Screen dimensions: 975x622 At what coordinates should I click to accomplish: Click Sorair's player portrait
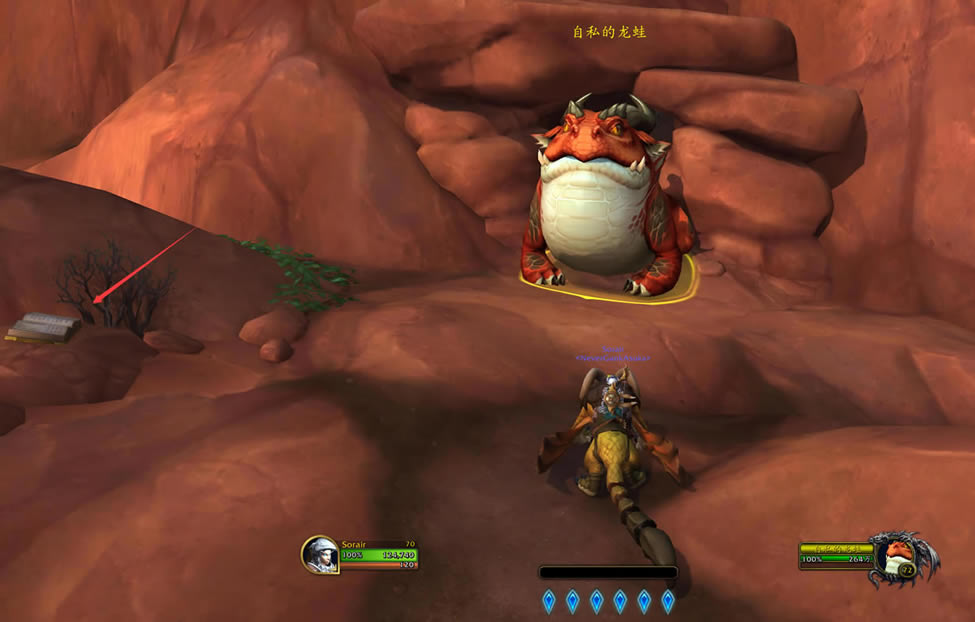click(x=320, y=555)
